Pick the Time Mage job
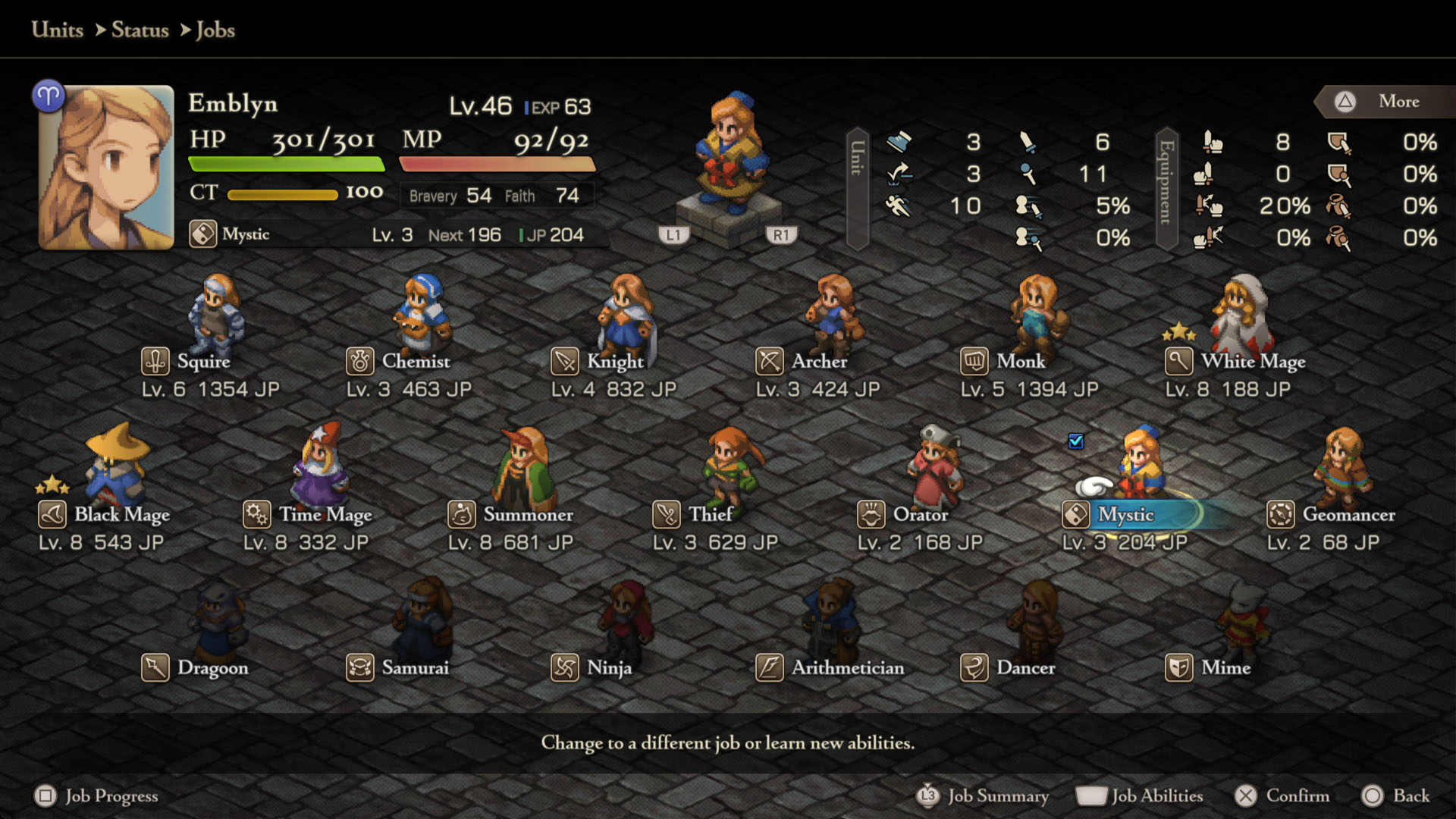The height and width of the screenshot is (819, 1456). coord(325,514)
